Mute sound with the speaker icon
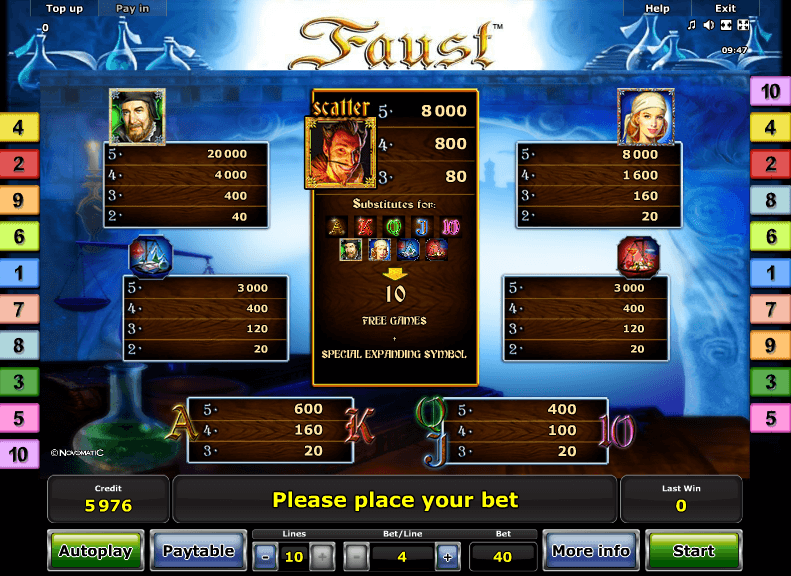This screenshot has width=791, height=576. tap(709, 25)
